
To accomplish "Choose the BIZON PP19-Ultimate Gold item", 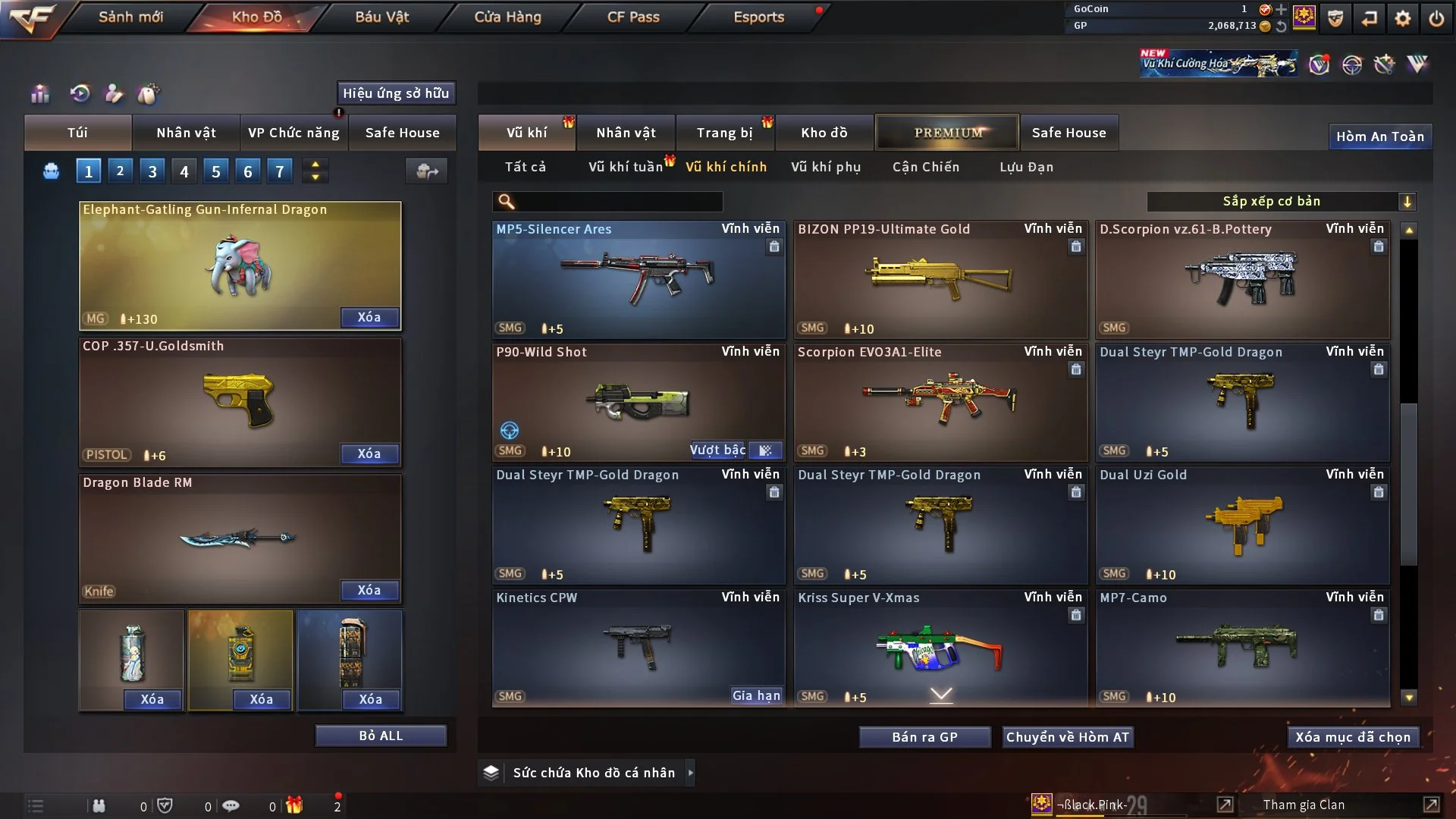I will click(x=940, y=279).
